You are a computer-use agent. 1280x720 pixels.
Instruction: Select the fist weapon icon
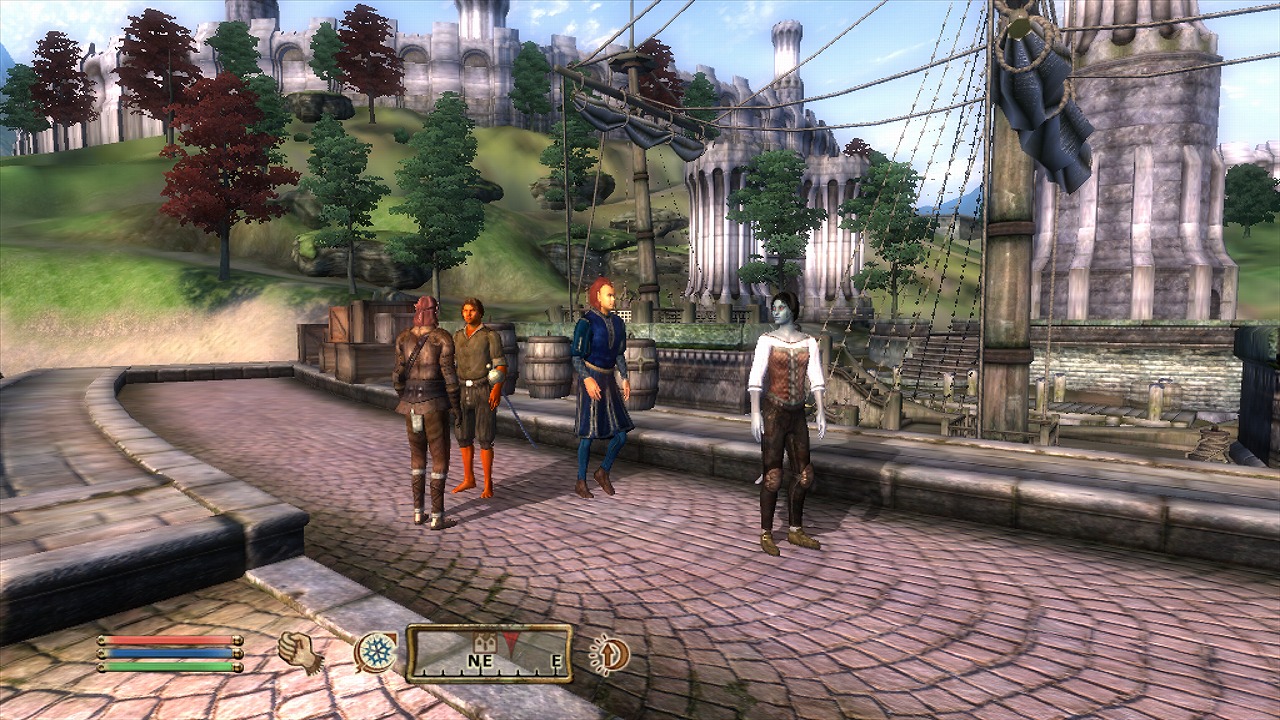click(298, 652)
